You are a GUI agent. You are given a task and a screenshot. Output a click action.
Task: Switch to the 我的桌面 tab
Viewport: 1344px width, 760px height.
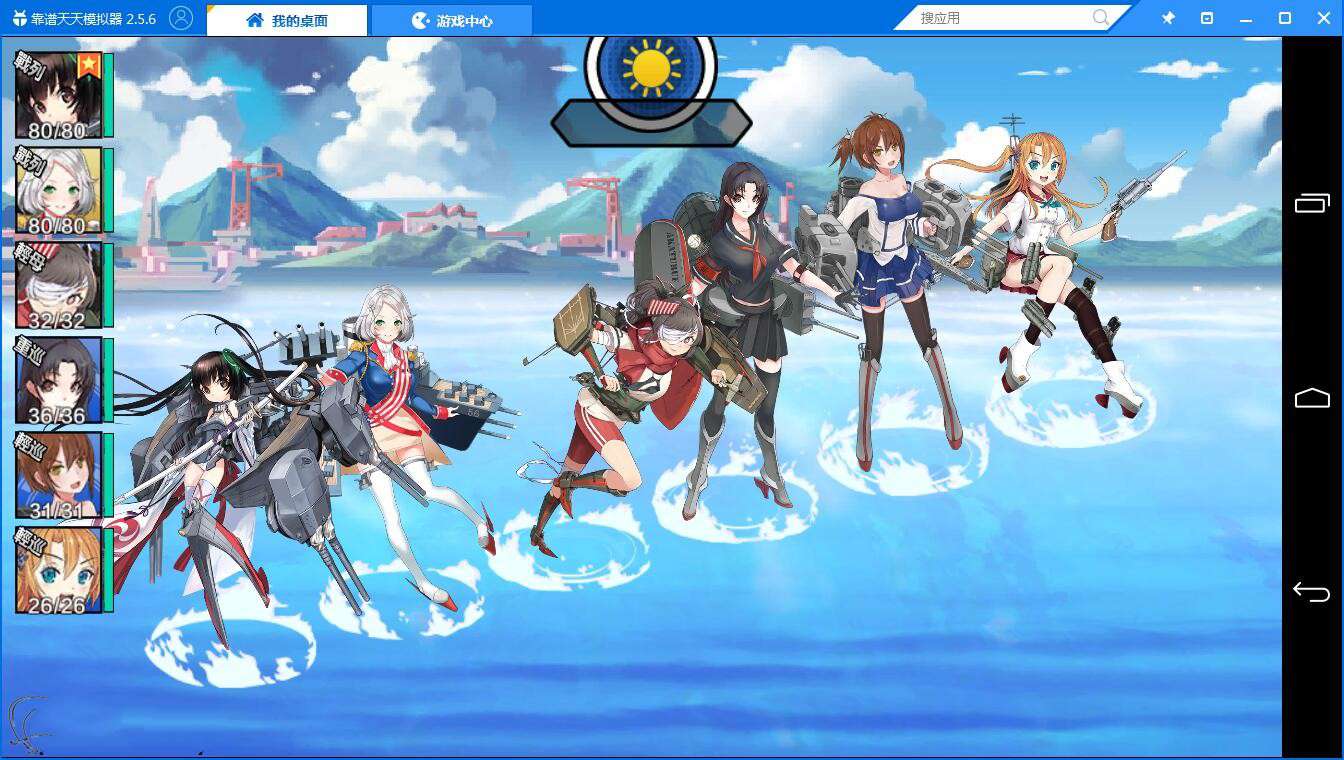click(x=287, y=20)
